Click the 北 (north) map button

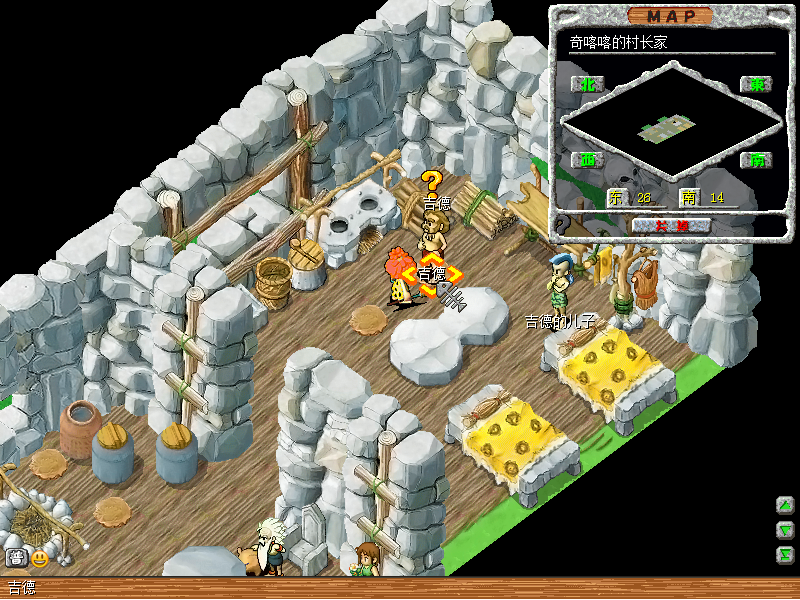[x=587, y=85]
